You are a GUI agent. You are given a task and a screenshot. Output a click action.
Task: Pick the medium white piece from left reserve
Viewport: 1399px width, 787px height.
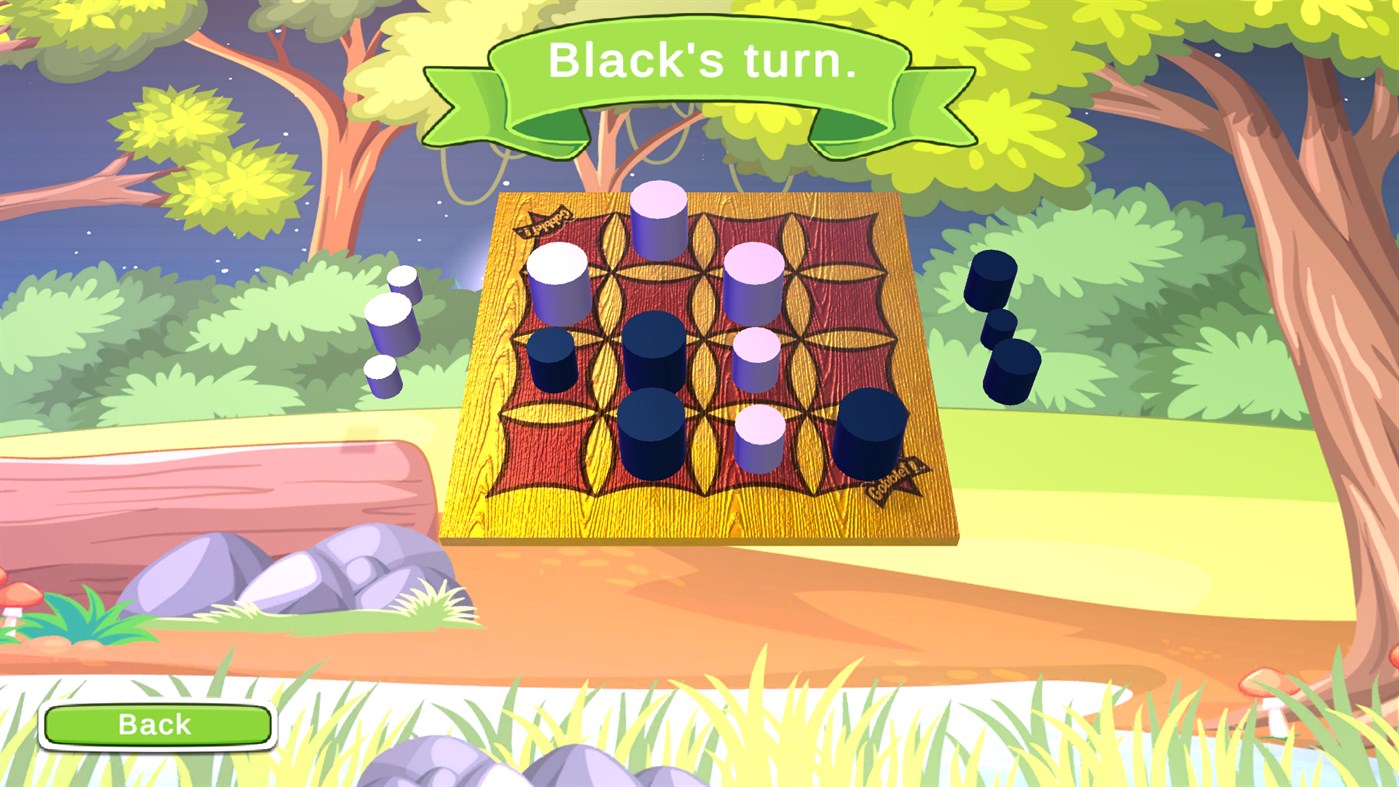(x=403, y=282)
